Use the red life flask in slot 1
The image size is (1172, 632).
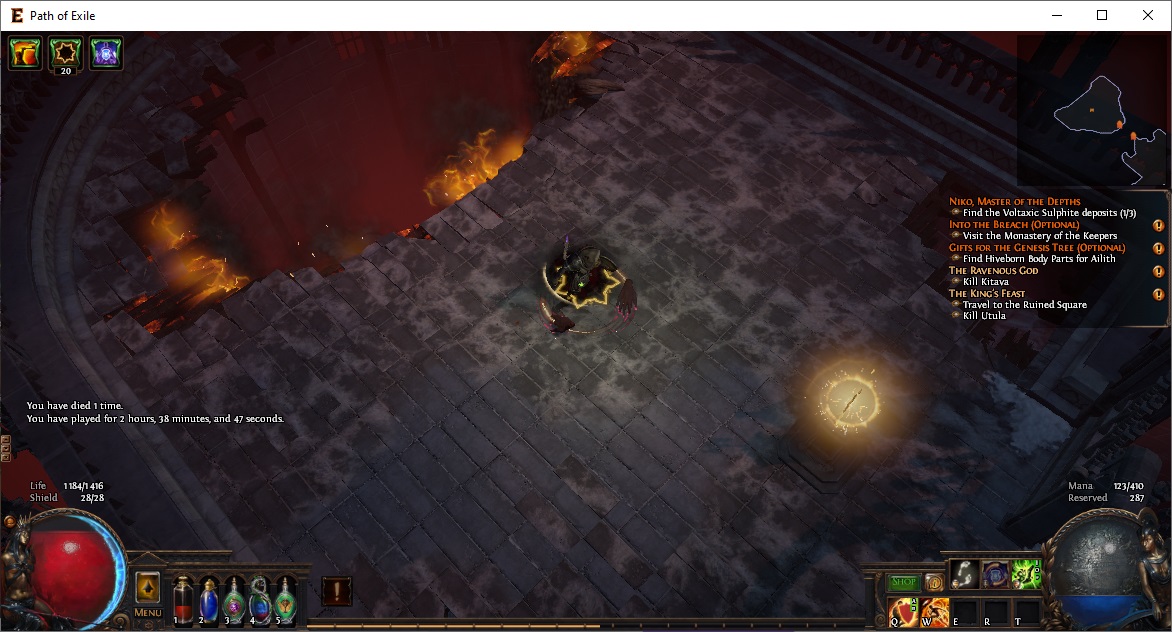(x=184, y=599)
